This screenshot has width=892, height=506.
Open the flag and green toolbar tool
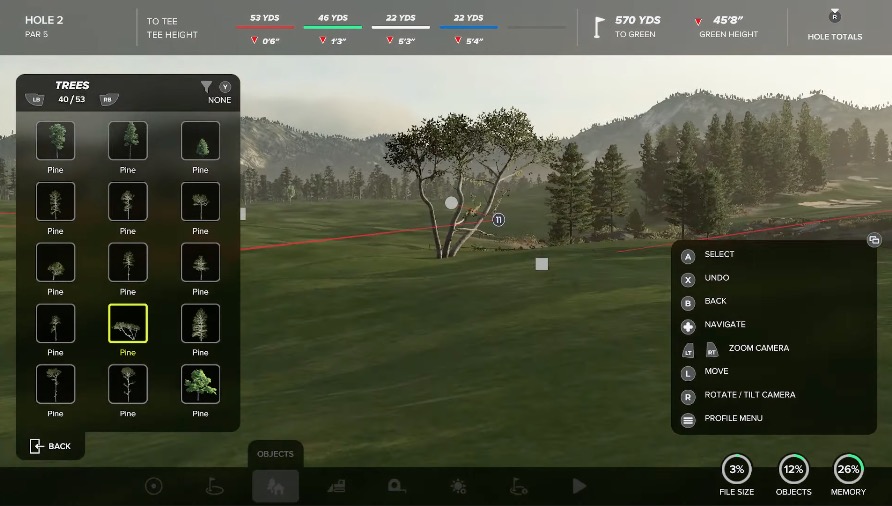click(214, 486)
